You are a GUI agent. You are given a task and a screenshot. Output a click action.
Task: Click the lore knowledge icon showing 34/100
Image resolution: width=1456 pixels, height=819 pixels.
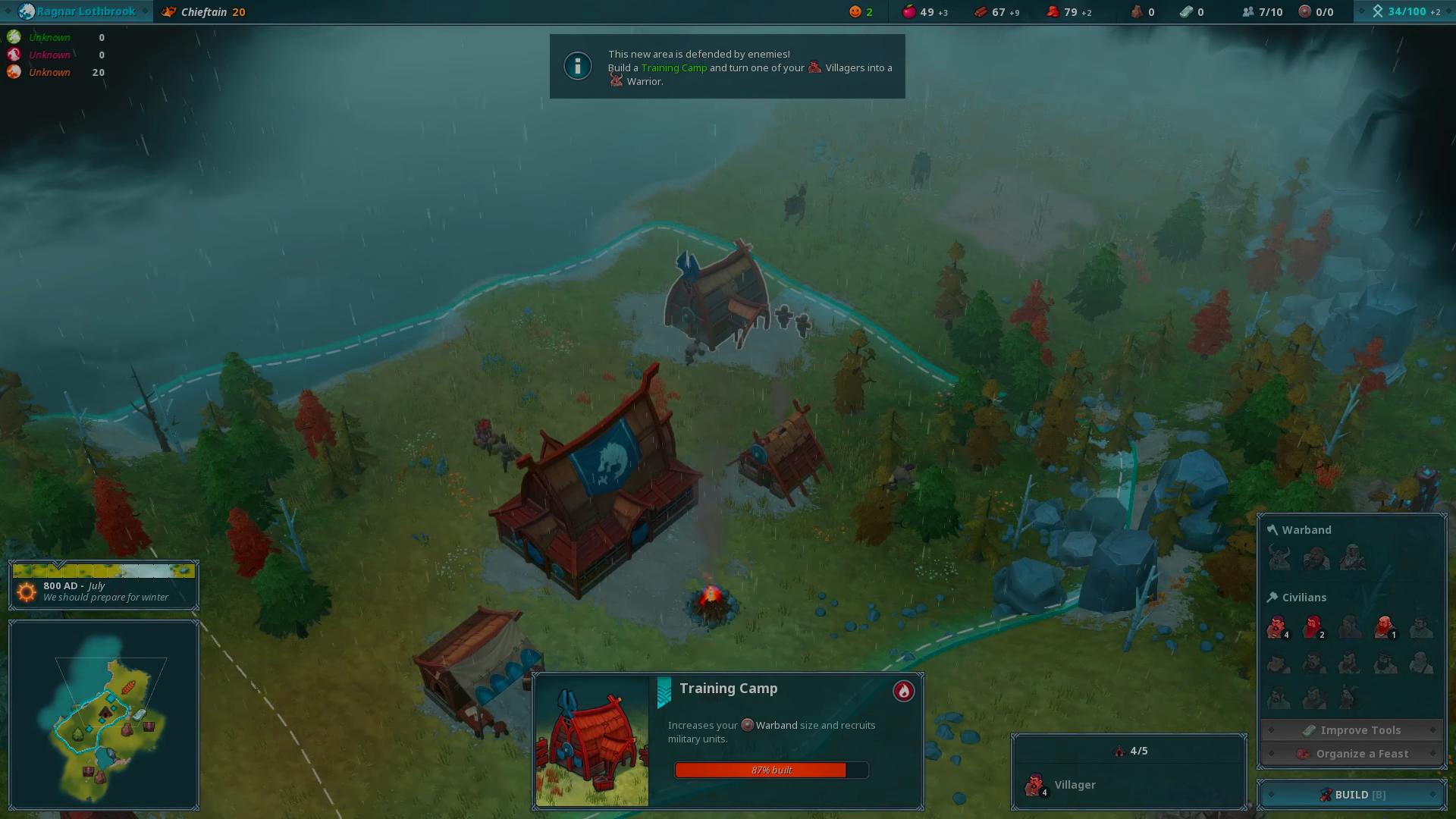1376,11
